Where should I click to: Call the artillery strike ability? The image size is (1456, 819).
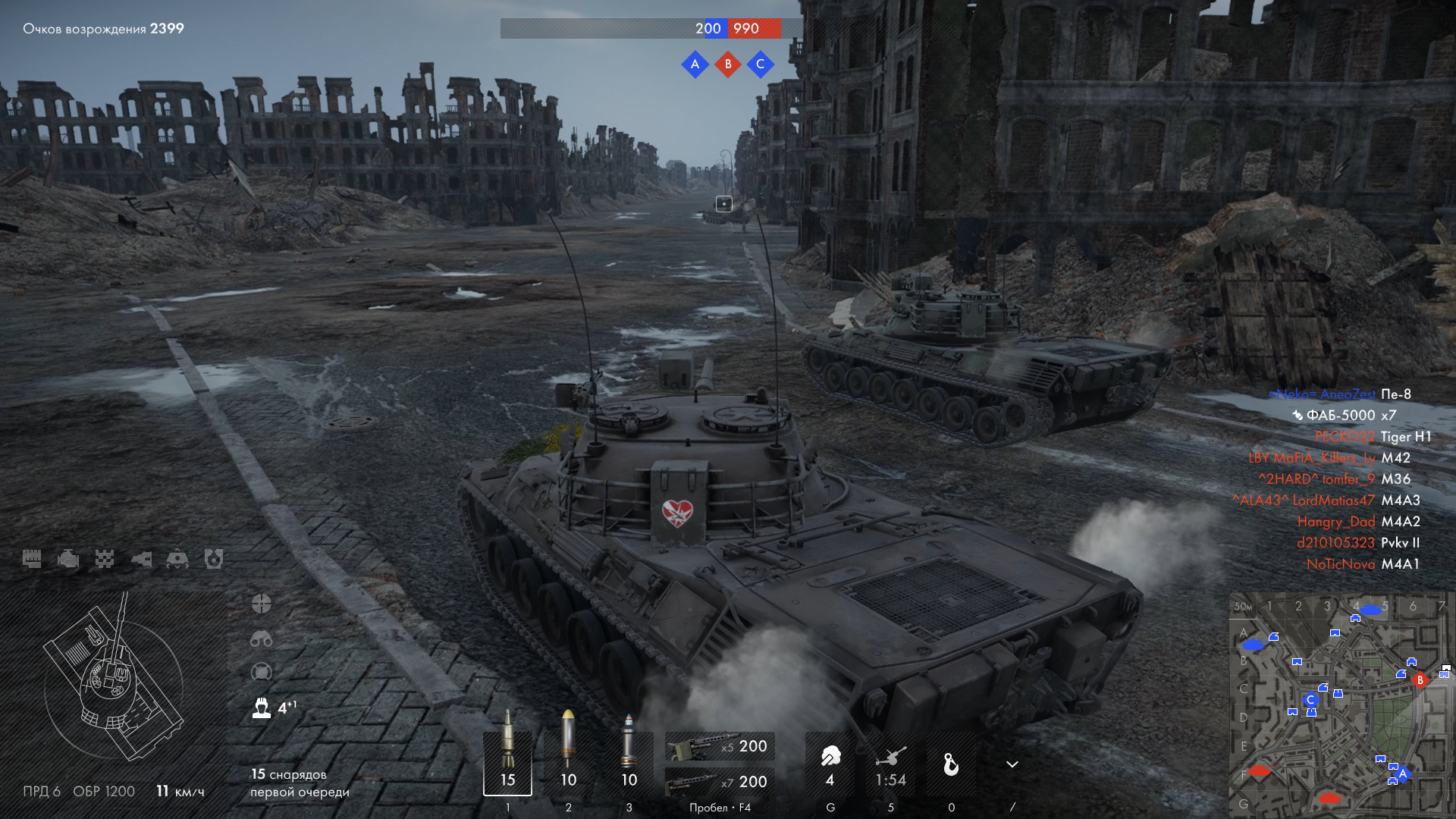pos(891,764)
